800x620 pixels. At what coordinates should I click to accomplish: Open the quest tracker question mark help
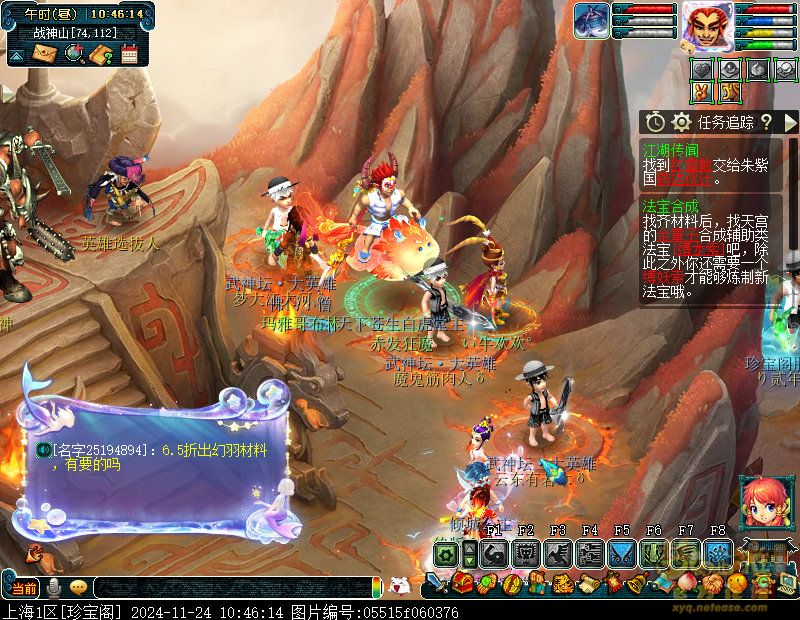tap(766, 122)
